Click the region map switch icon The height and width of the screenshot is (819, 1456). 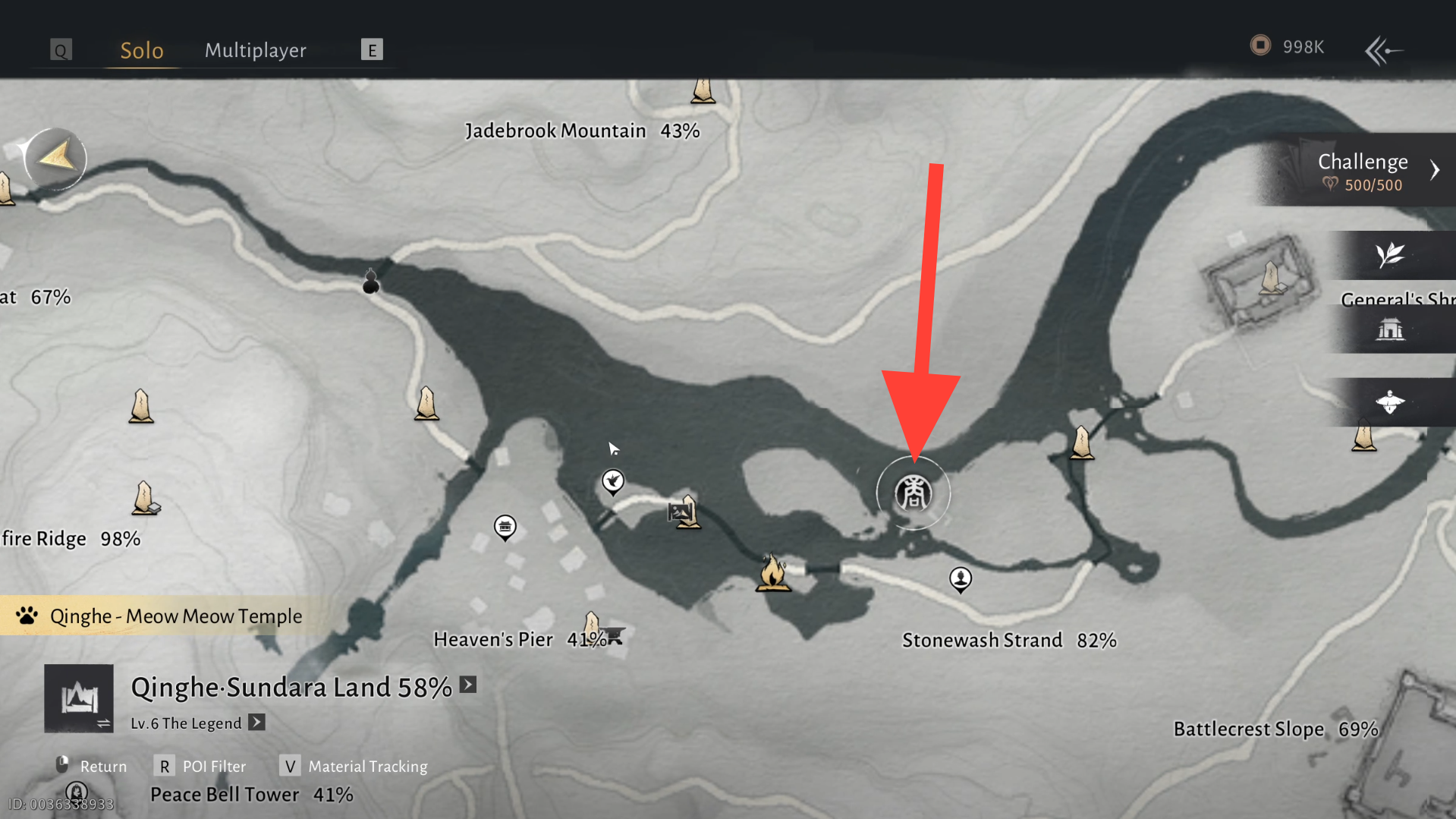(x=79, y=698)
